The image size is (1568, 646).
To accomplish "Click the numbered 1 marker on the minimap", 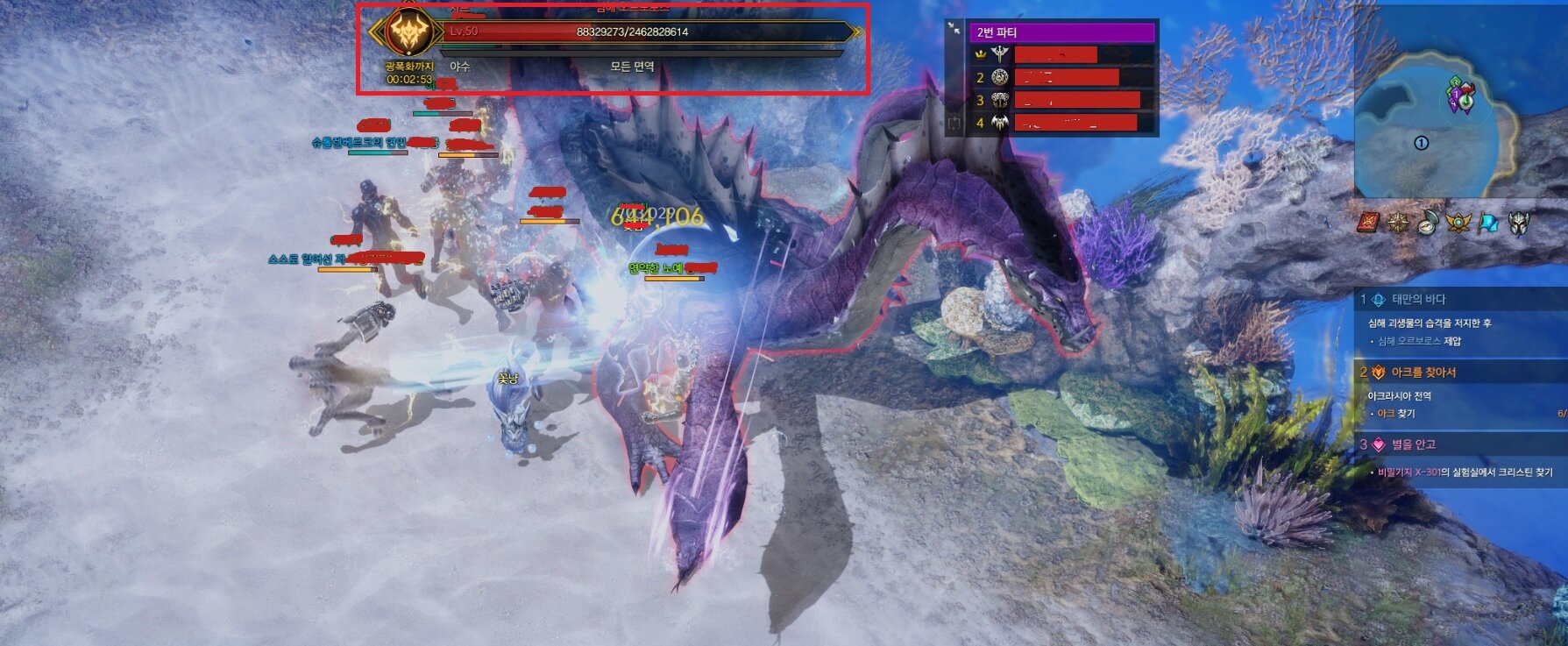I will pos(1422,143).
